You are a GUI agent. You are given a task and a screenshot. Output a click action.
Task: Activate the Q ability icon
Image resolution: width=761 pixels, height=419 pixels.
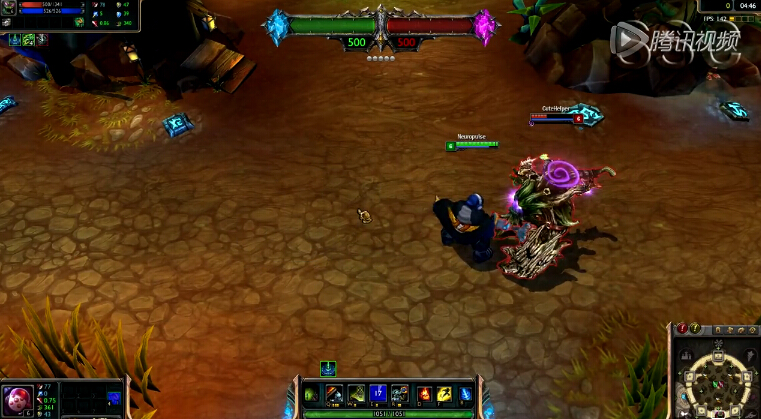coord(334,394)
